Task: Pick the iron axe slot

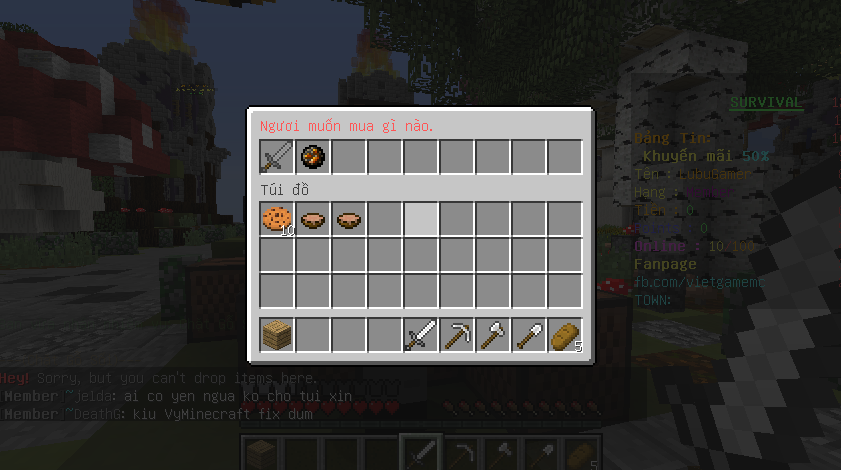Action: (493, 335)
